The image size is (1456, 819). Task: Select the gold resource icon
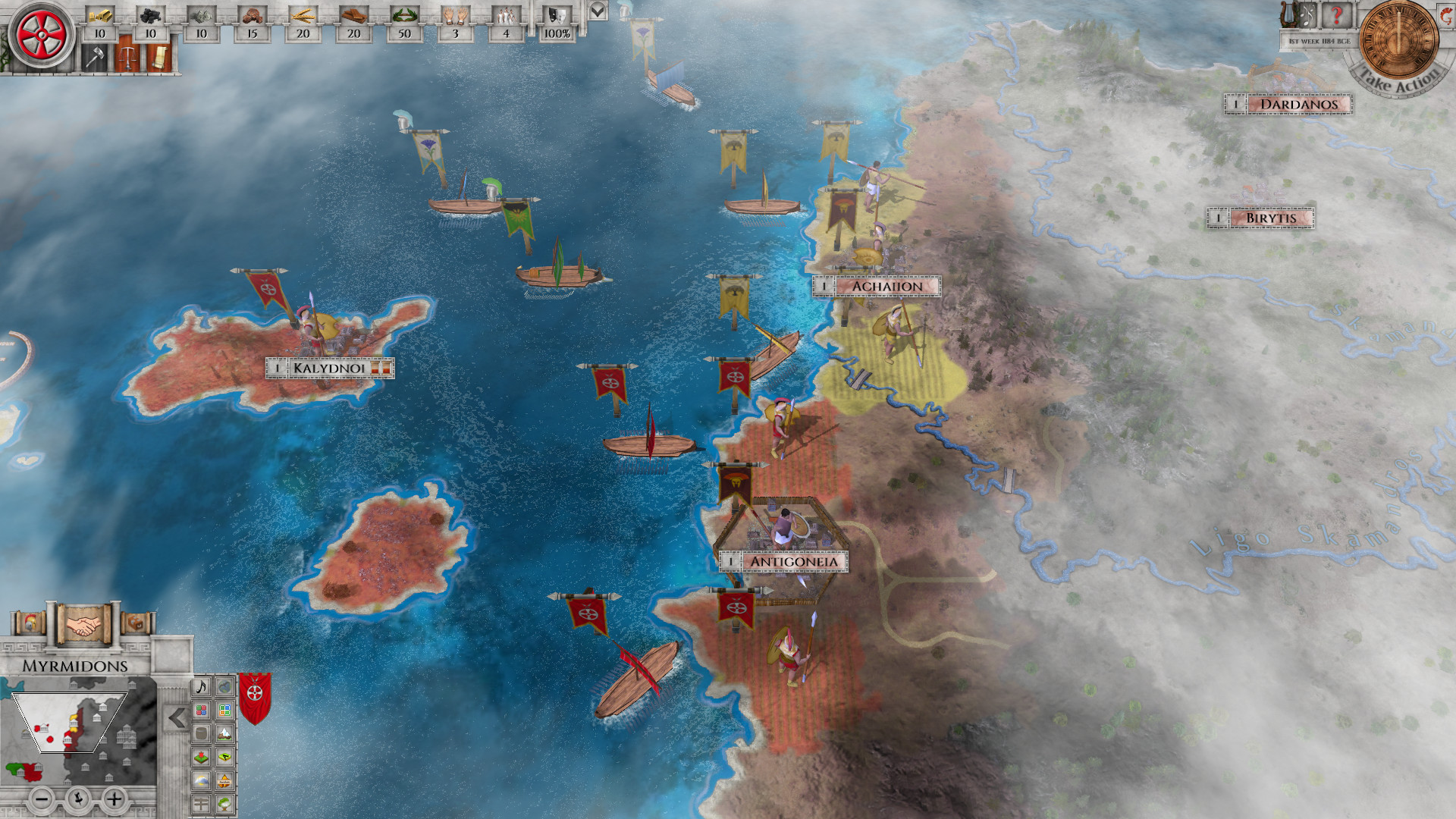coord(99,14)
